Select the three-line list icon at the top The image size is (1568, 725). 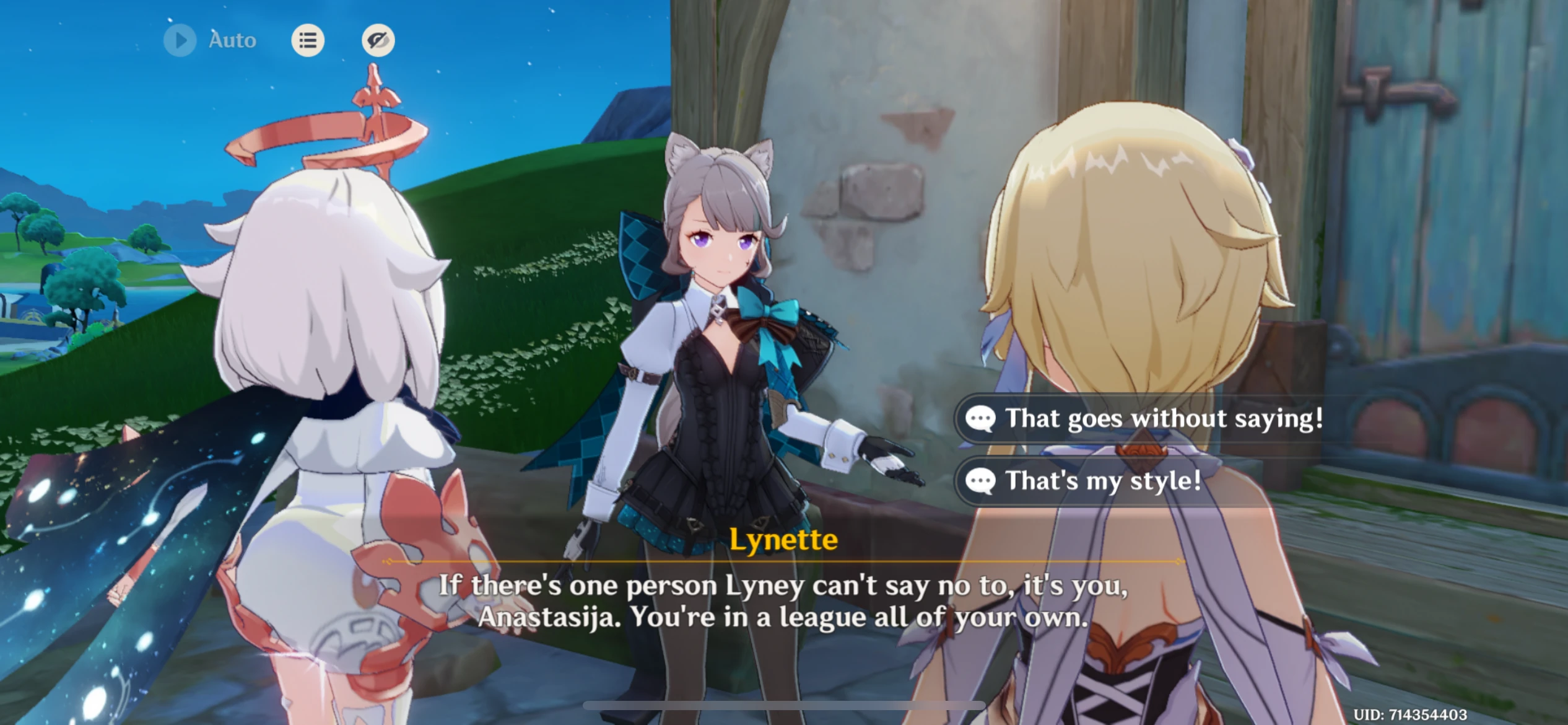coord(308,40)
